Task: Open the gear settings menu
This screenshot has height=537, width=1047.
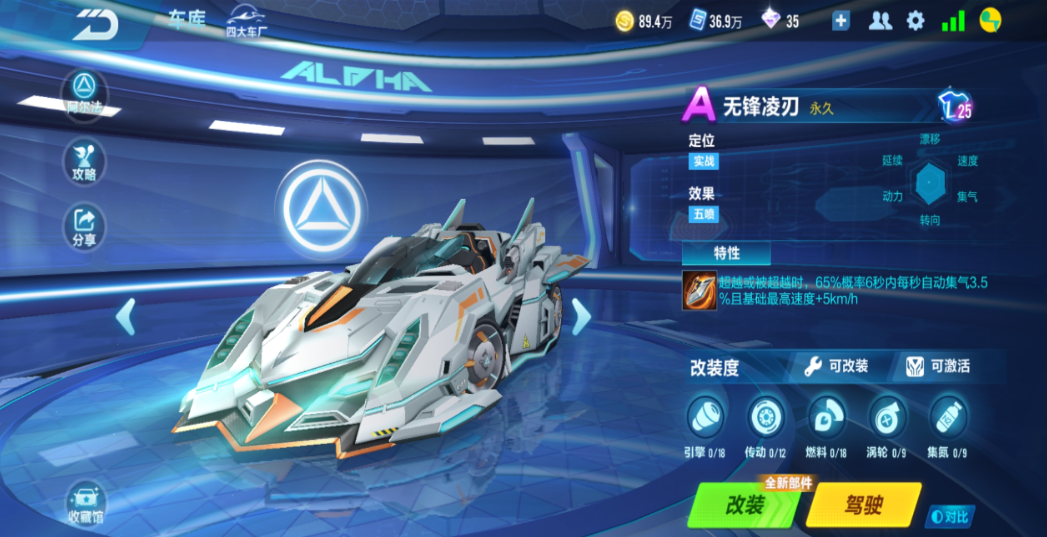Action: pyautogui.click(x=915, y=21)
